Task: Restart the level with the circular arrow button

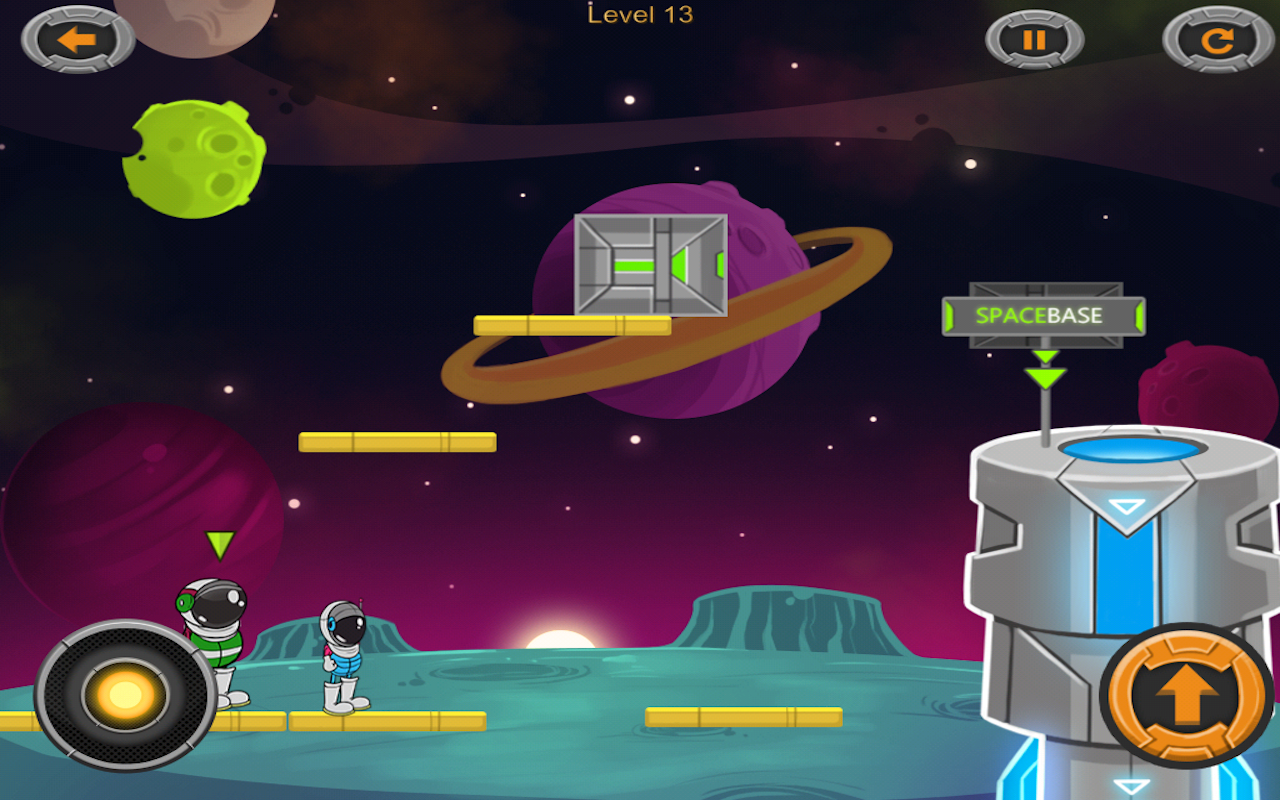Action: tap(1216, 40)
